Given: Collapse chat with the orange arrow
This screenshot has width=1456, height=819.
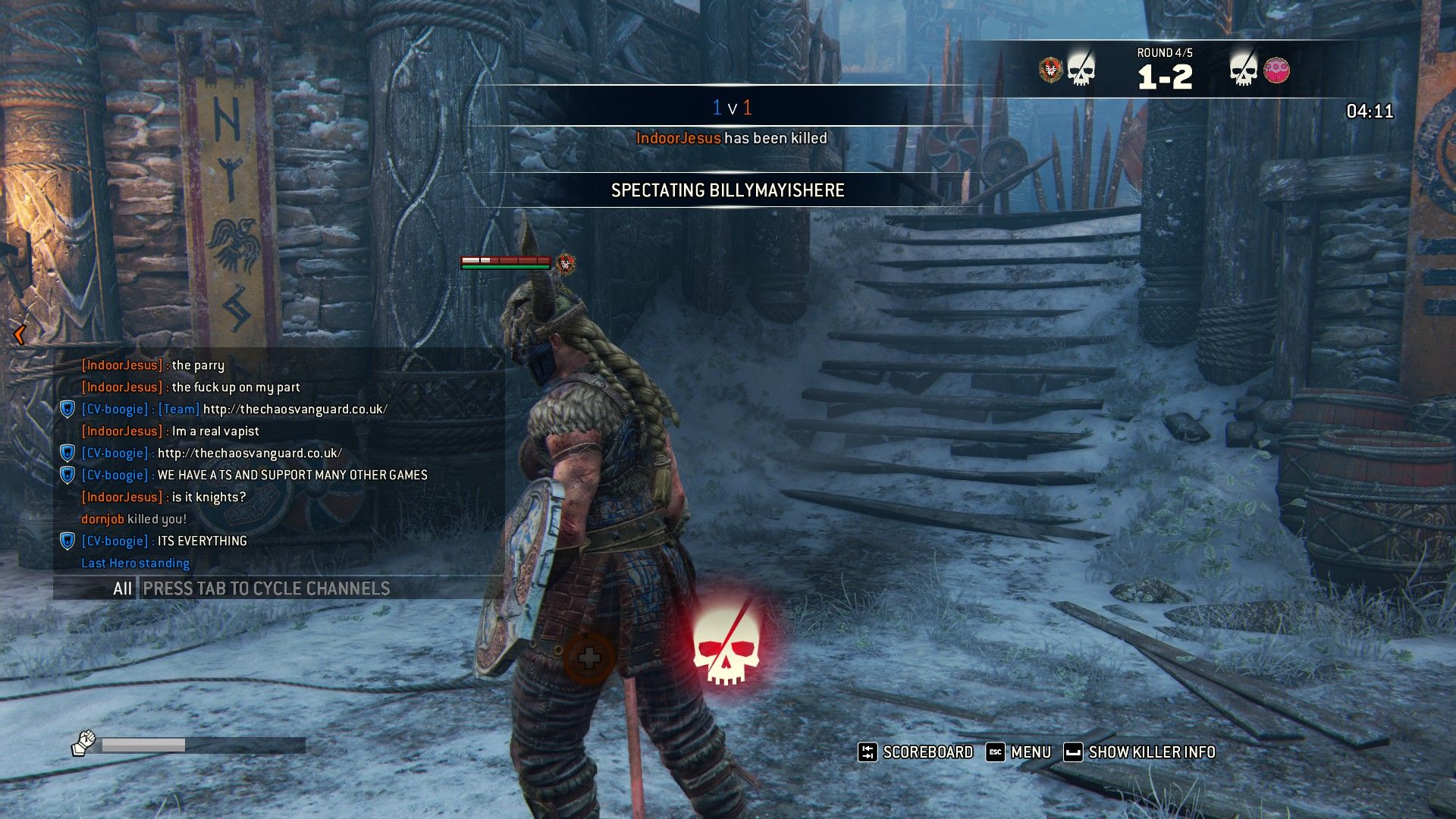Looking at the screenshot, I should click(20, 334).
